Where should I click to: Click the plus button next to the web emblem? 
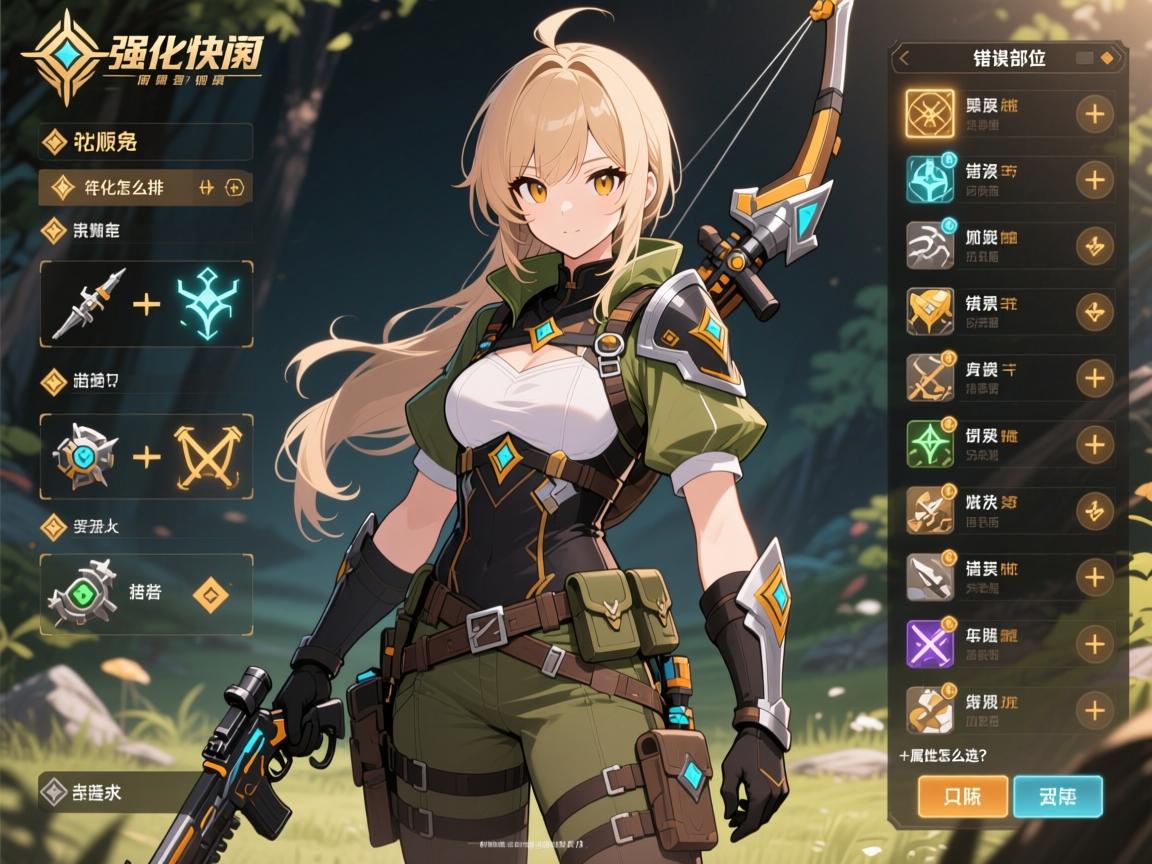tap(1095, 114)
